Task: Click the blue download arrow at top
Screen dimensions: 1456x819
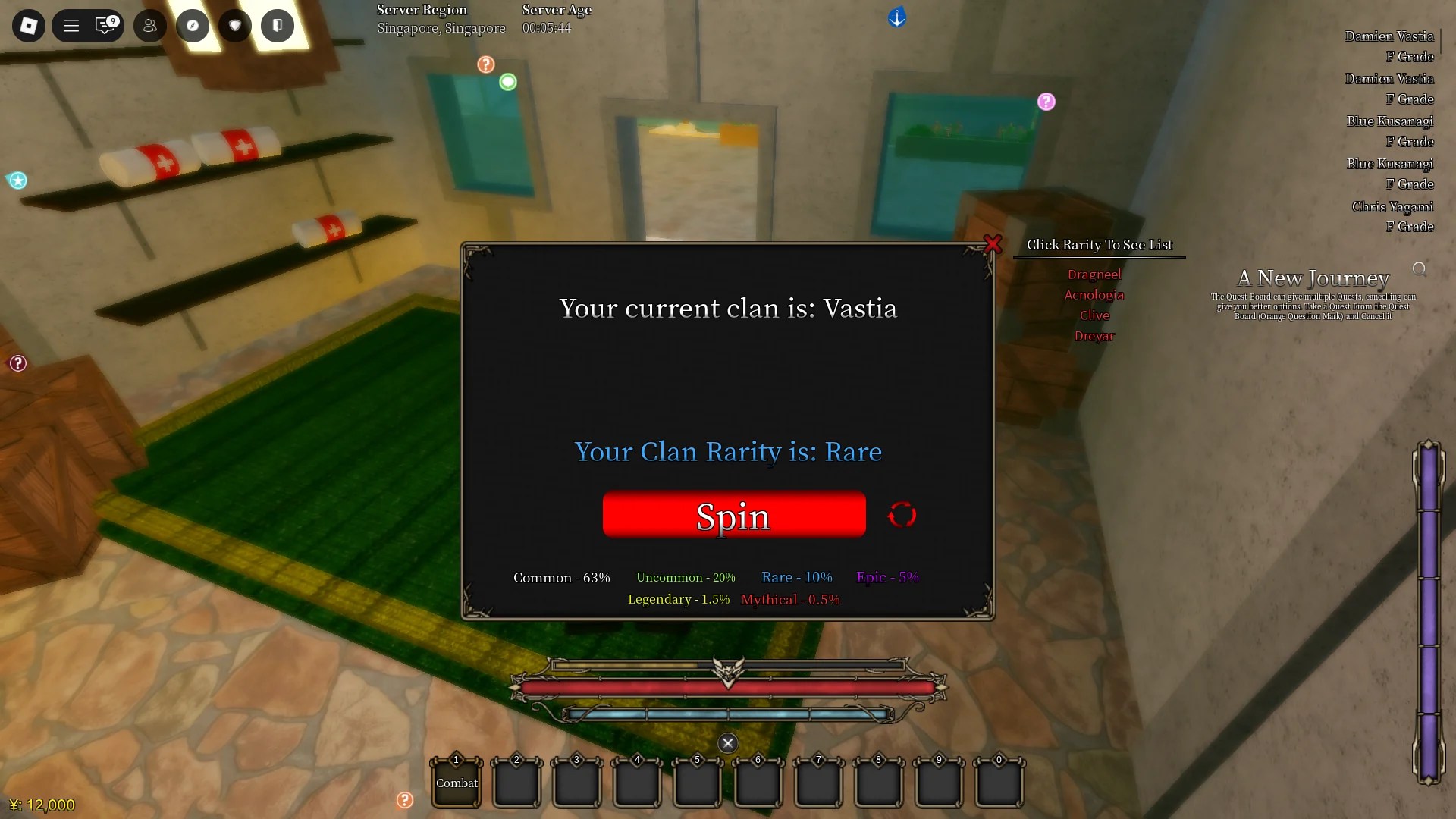Action: [897, 17]
